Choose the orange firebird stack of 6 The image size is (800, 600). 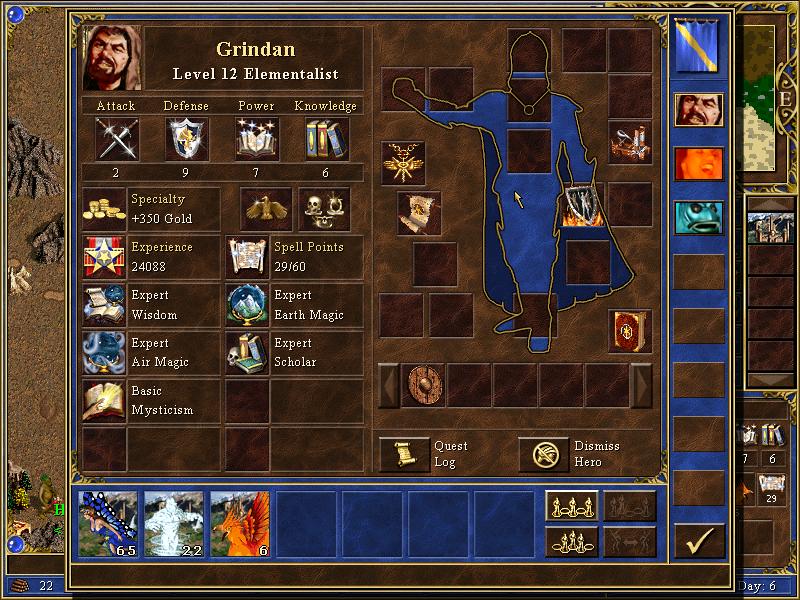tap(241, 522)
